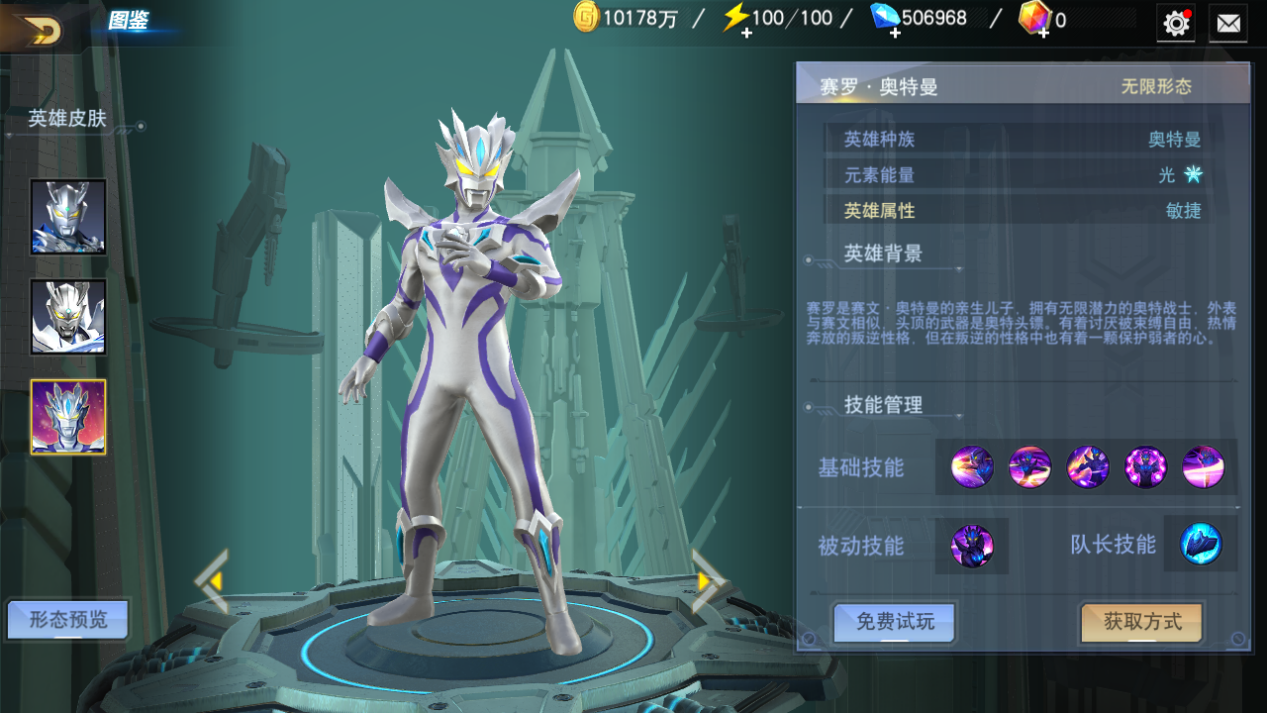Show the next hero with right arrow
1267x713 pixels.
pos(708,580)
